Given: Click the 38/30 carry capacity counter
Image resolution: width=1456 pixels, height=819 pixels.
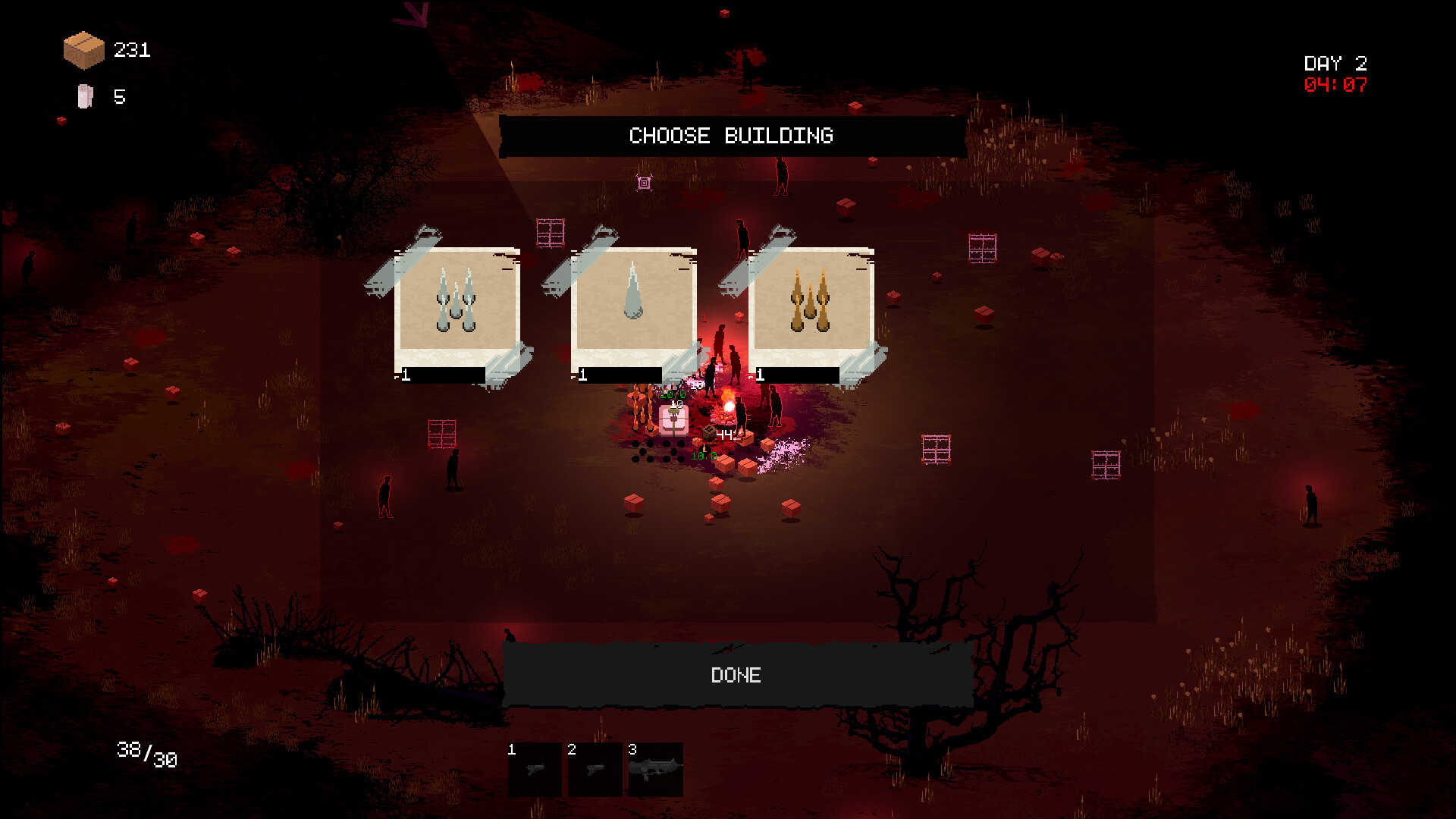Looking at the screenshot, I should 146,753.
